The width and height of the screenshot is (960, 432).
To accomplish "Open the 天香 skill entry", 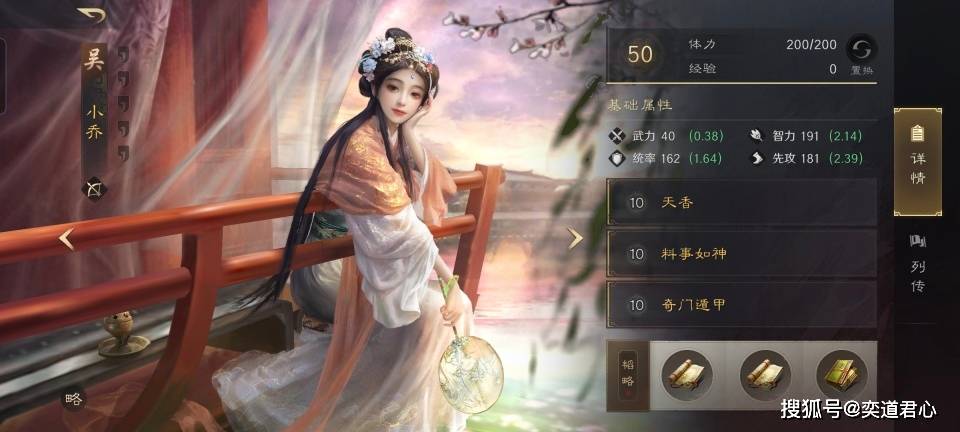I will pyautogui.click(x=741, y=203).
